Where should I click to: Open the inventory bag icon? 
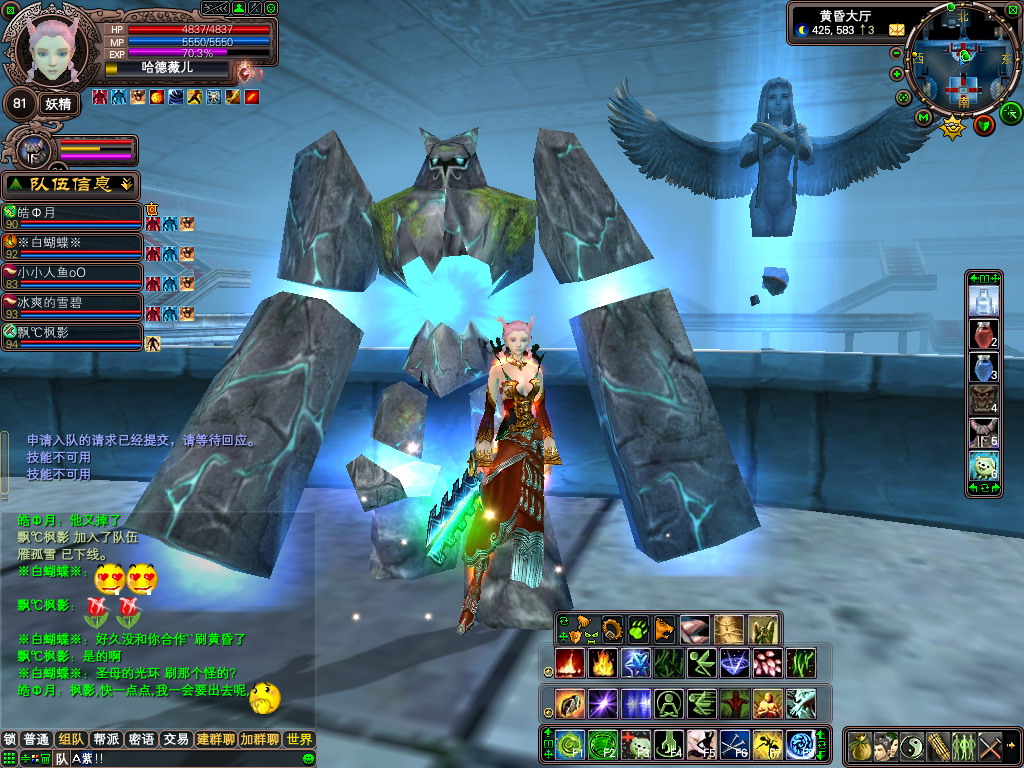click(860, 746)
